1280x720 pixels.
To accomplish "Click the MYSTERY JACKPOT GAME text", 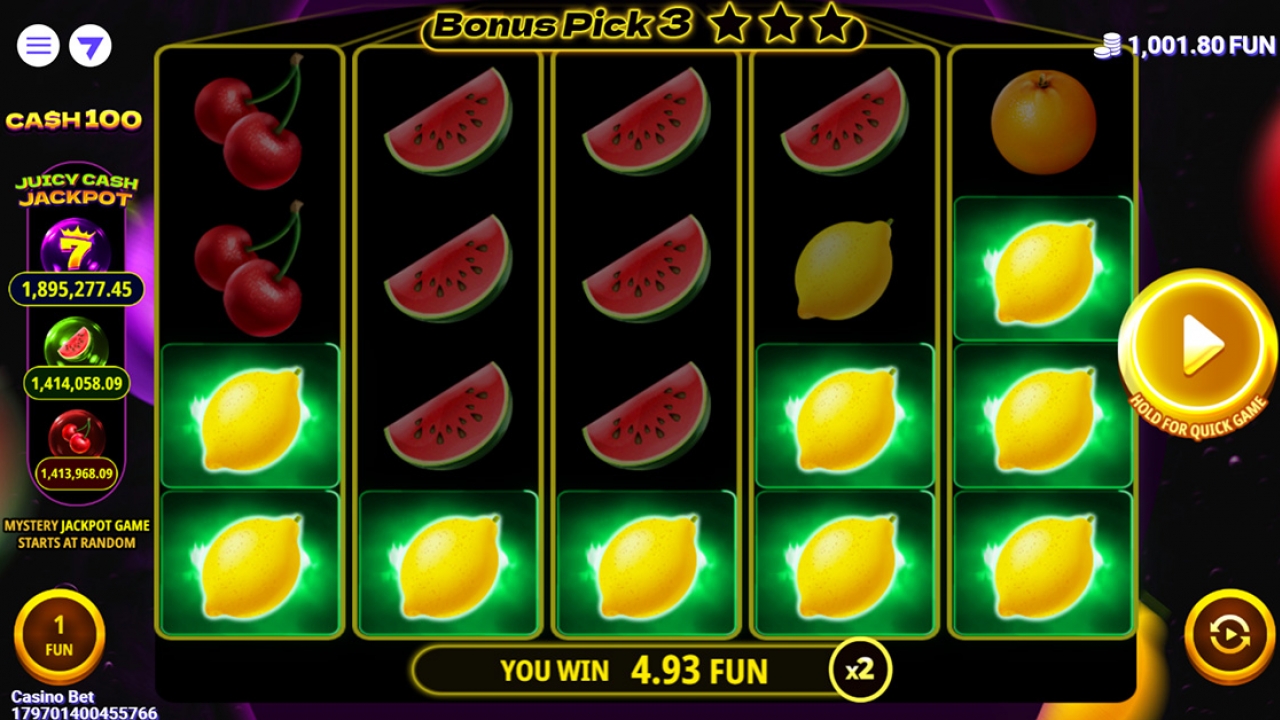I will (x=75, y=524).
